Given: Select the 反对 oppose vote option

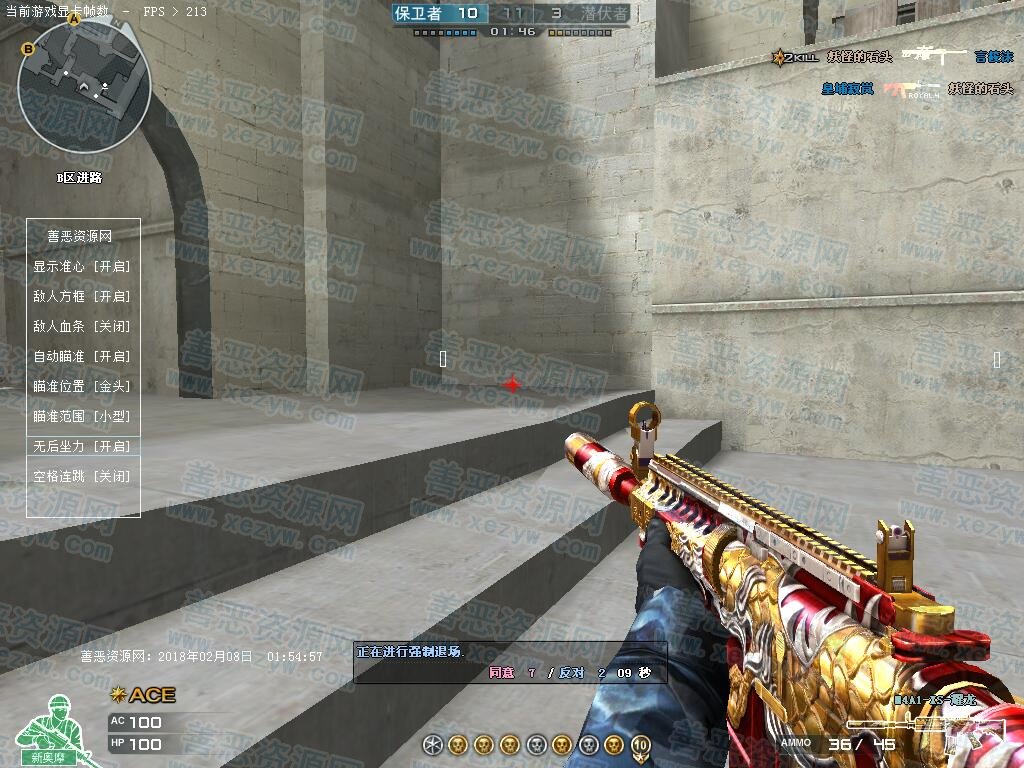Looking at the screenshot, I should (571, 673).
